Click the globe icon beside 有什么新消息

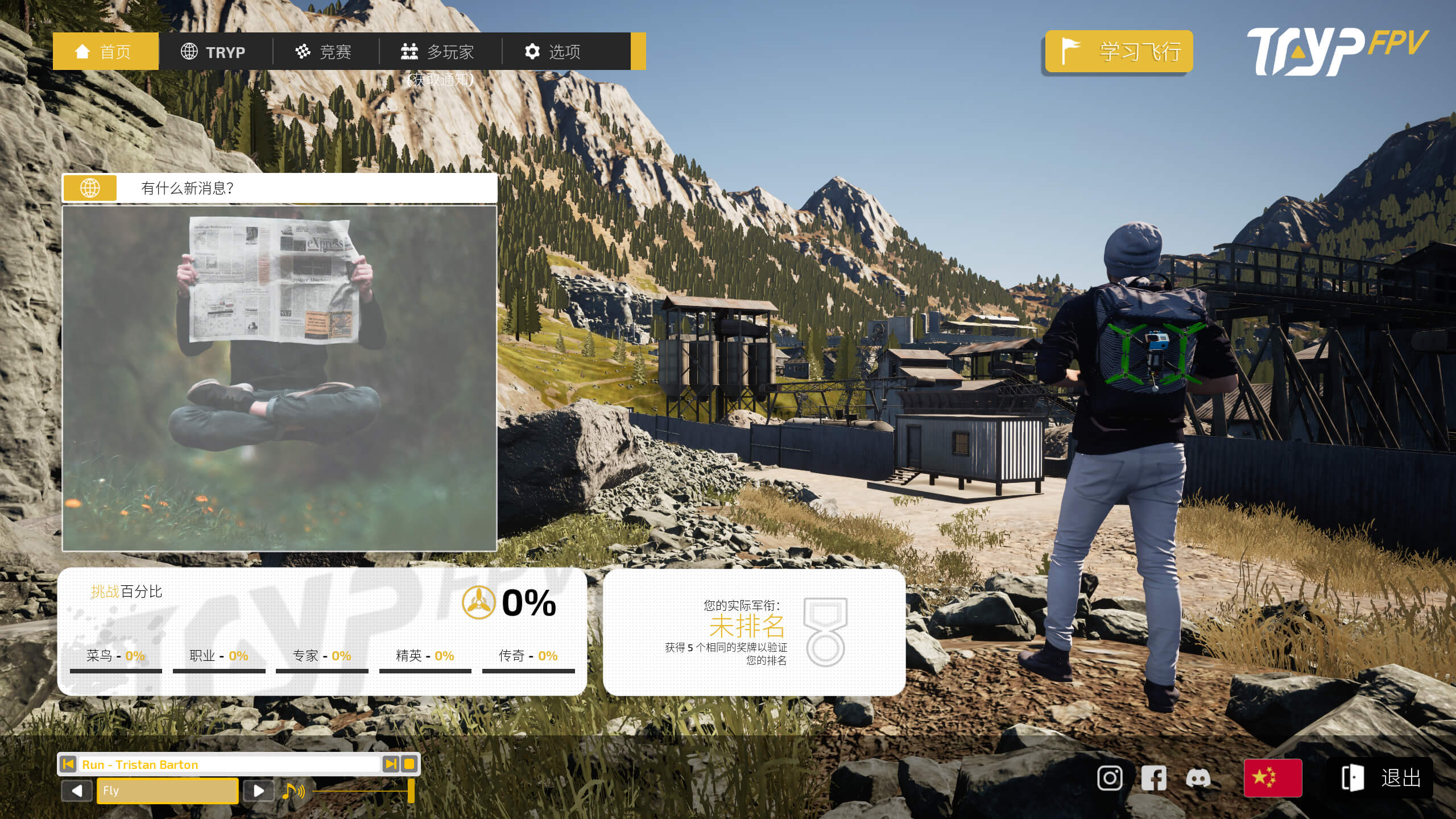(x=90, y=188)
